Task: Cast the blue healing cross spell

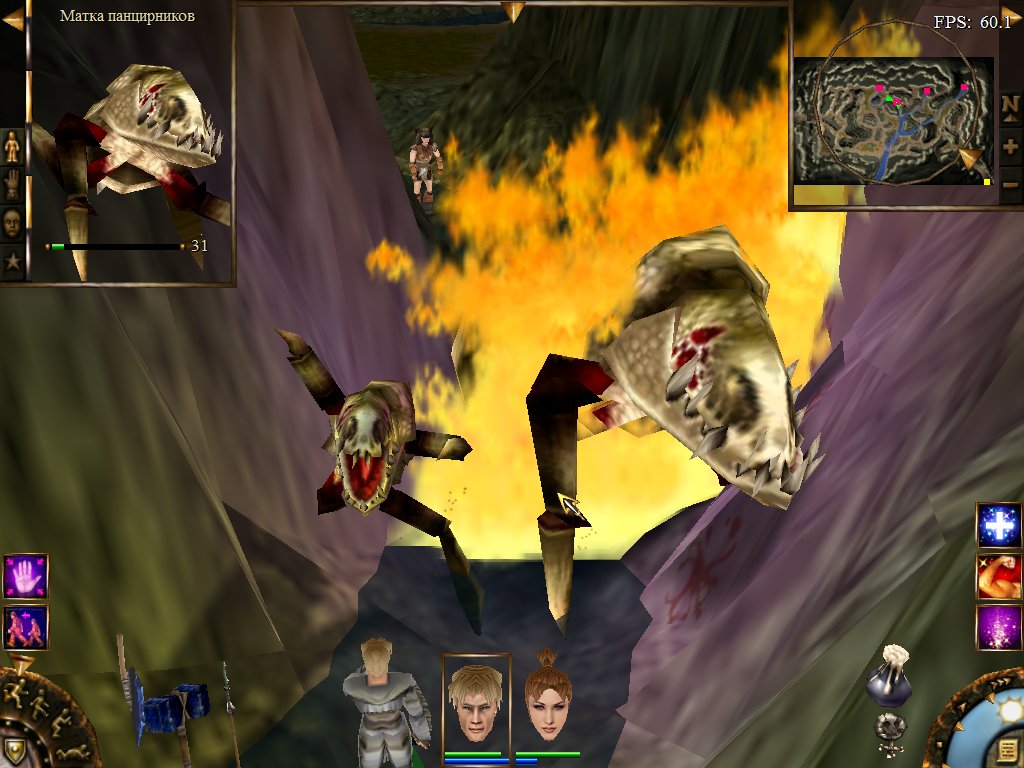Action: tap(999, 525)
